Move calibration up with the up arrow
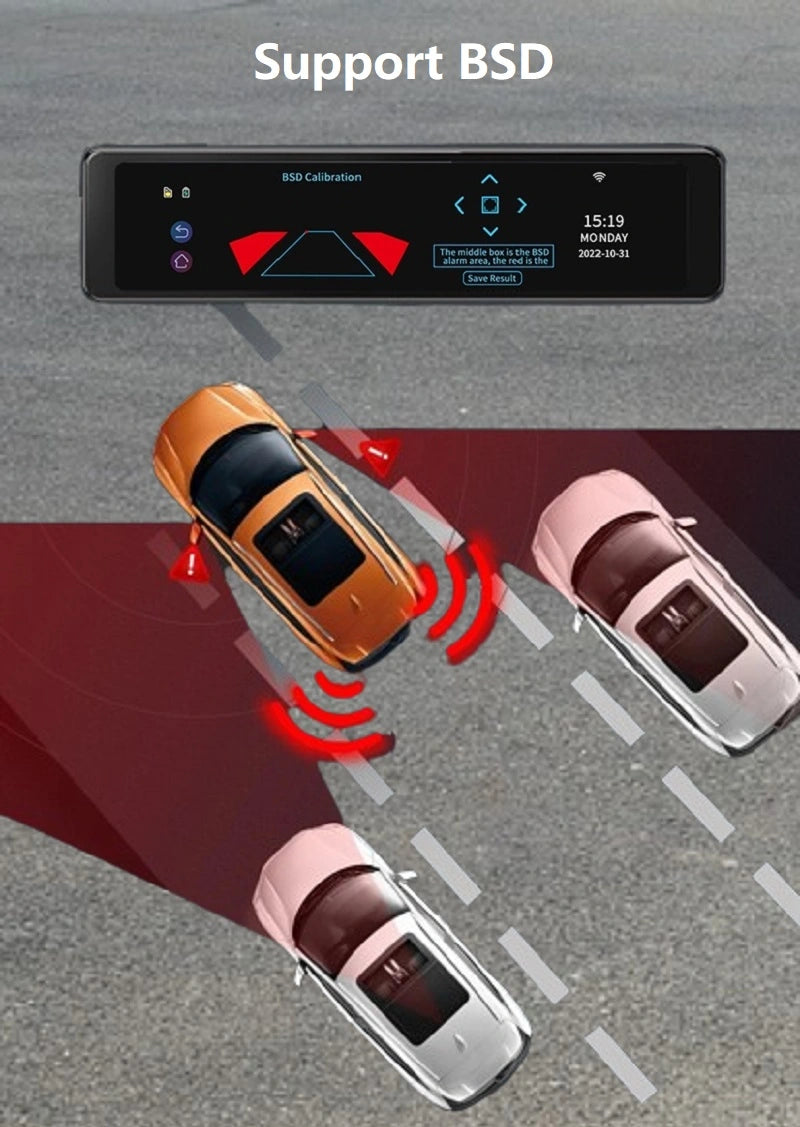Image resolution: width=800 pixels, height=1127 pixels. [x=489, y=180]
